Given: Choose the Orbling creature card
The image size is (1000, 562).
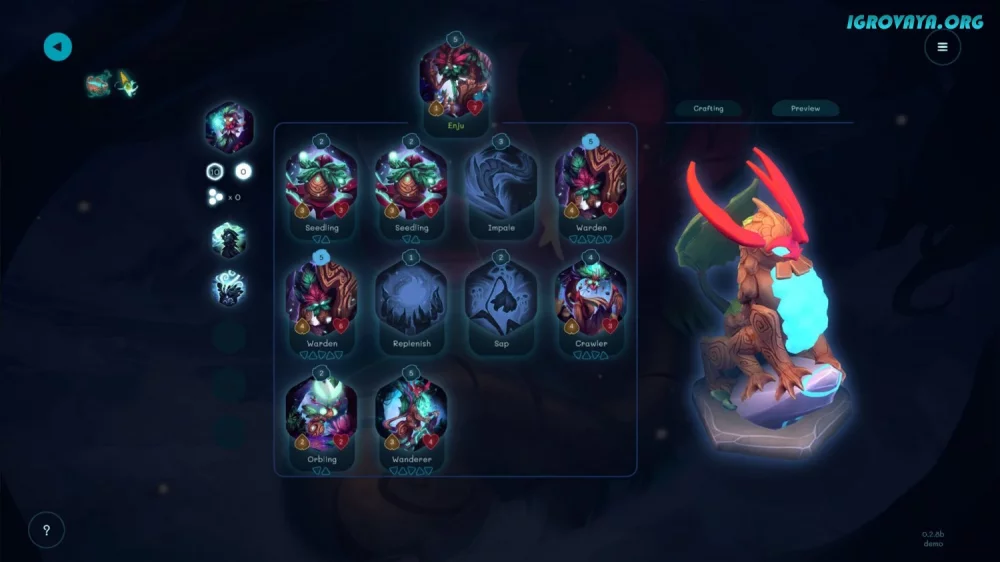Looking at the screenshot, I should coord(321,416).
